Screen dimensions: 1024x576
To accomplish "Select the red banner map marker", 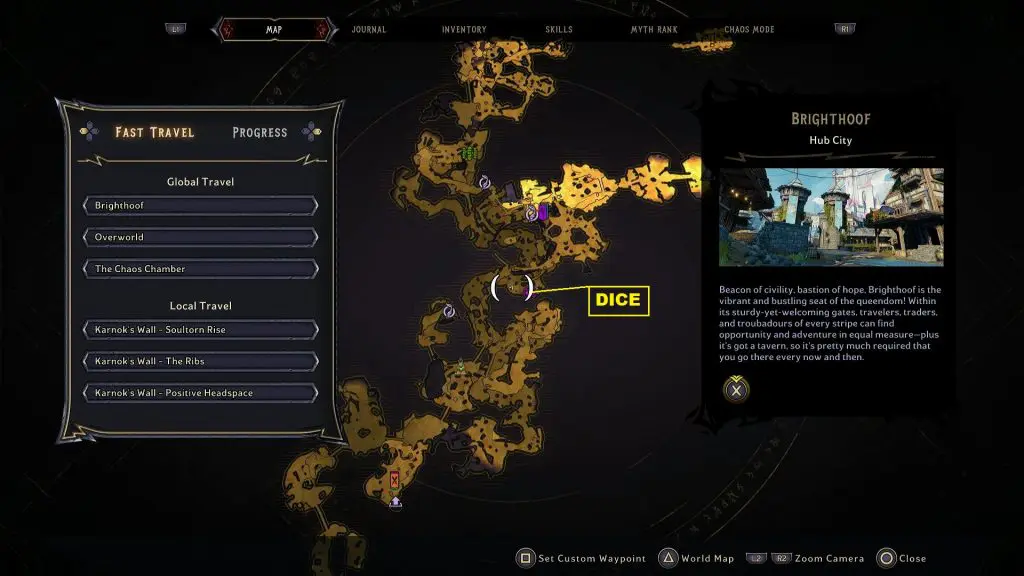I will tap(395, 481).
